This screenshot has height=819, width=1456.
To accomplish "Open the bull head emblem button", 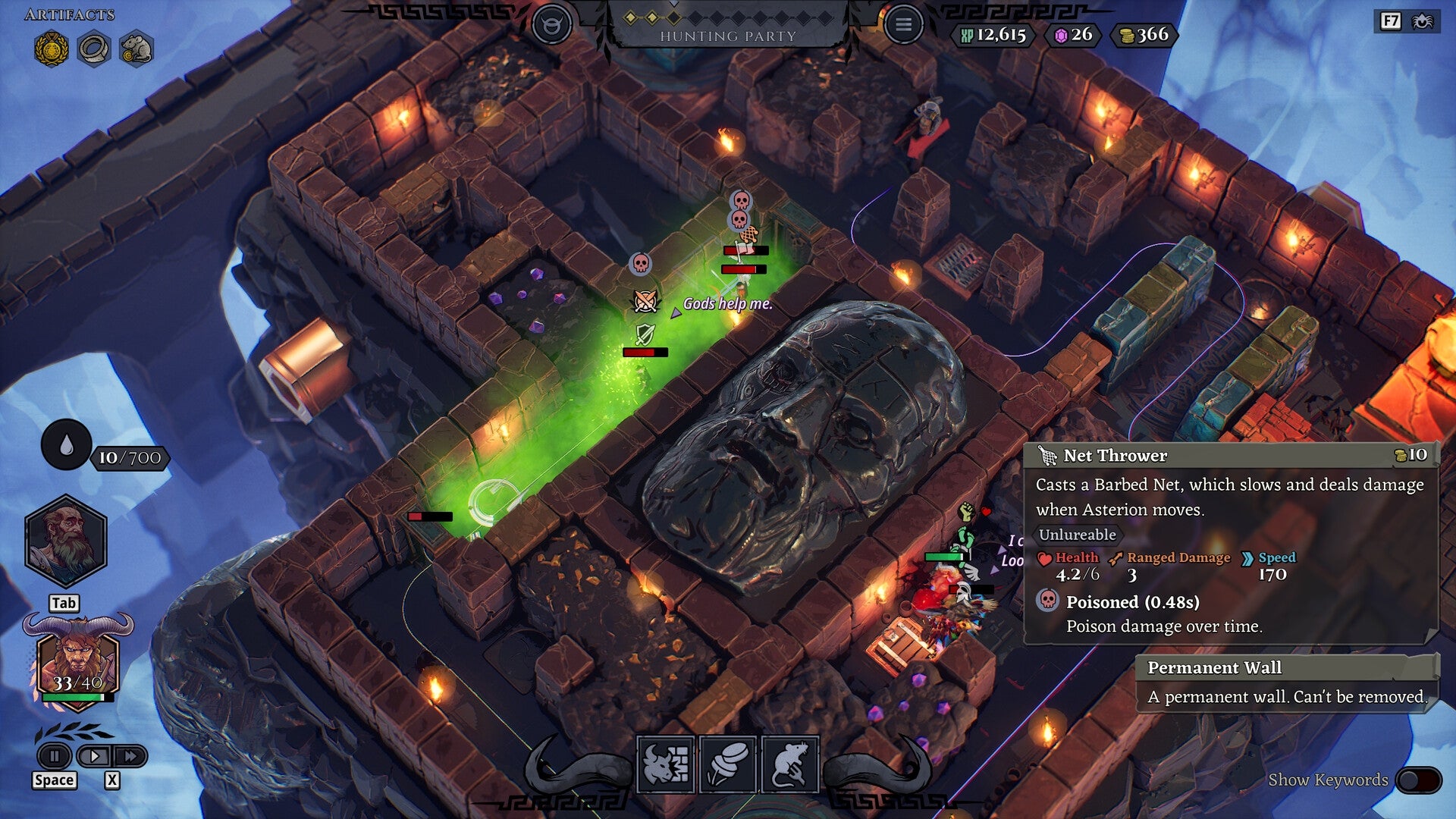I will pyautogui.click(x=551, y=25).
